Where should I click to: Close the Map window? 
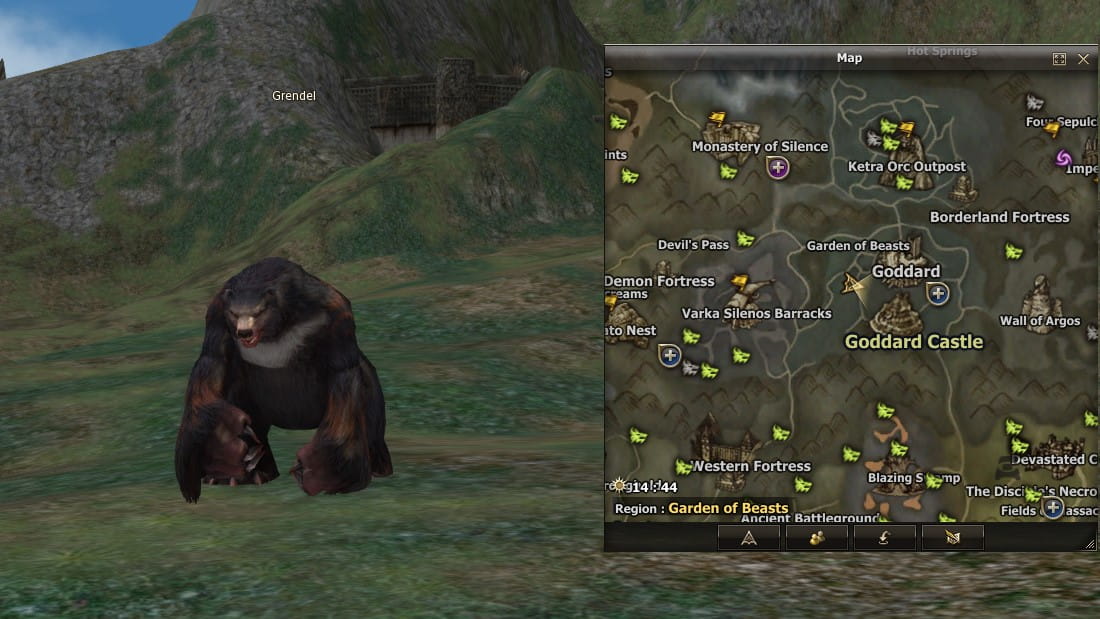point(1083,59)
